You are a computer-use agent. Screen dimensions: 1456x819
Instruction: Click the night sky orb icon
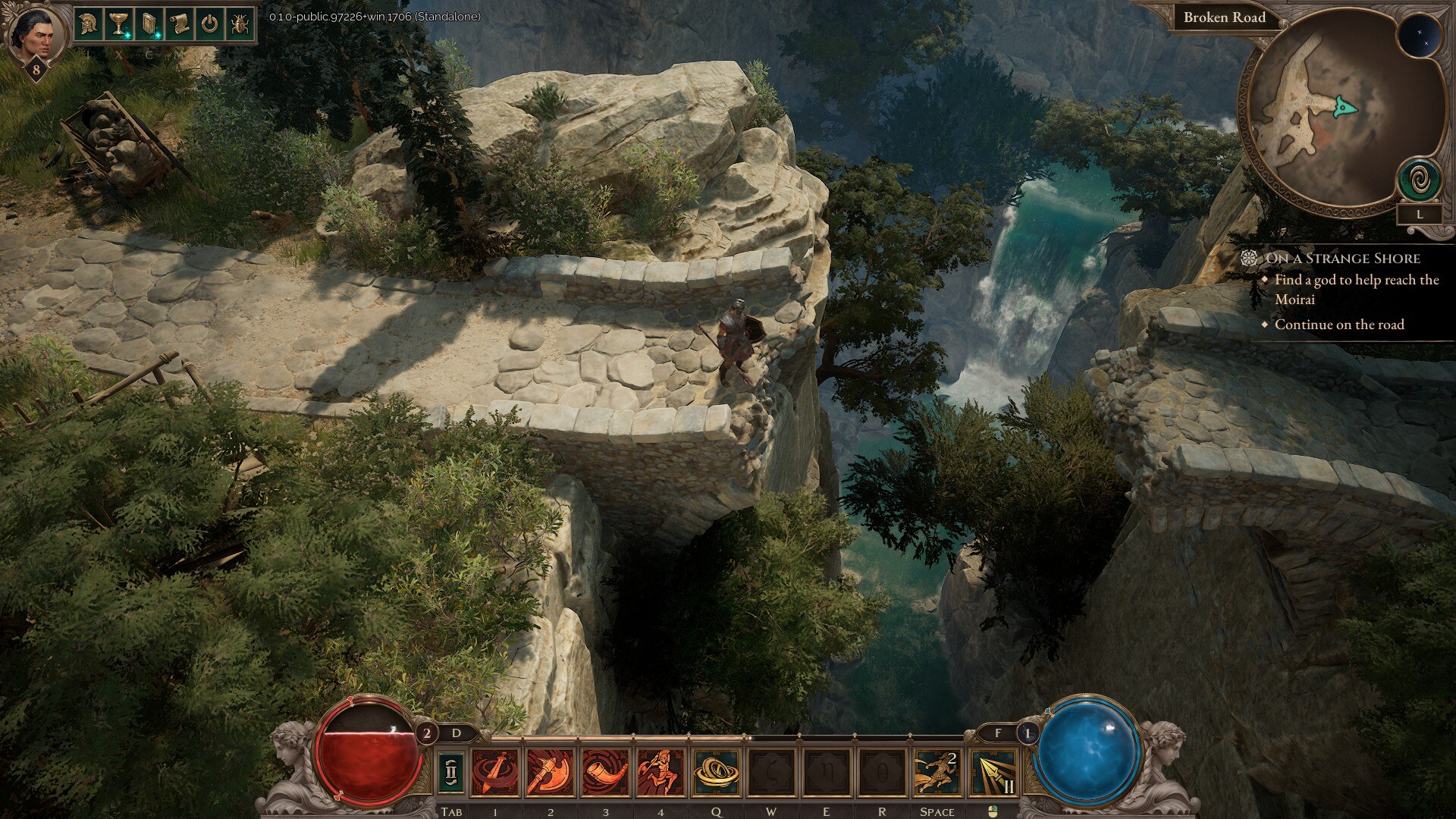pyautogui.click(x=1419, y=36)
